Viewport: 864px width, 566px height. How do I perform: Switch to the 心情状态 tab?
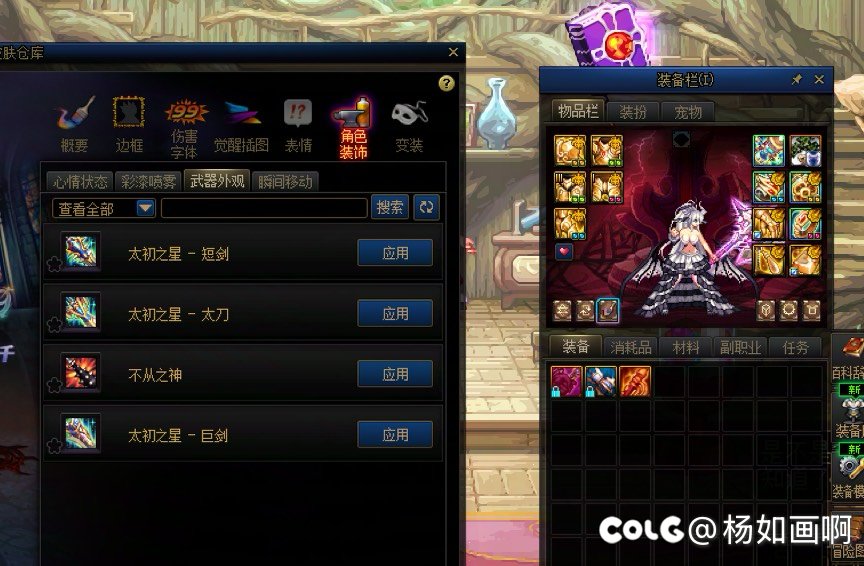tap(81, 181)
